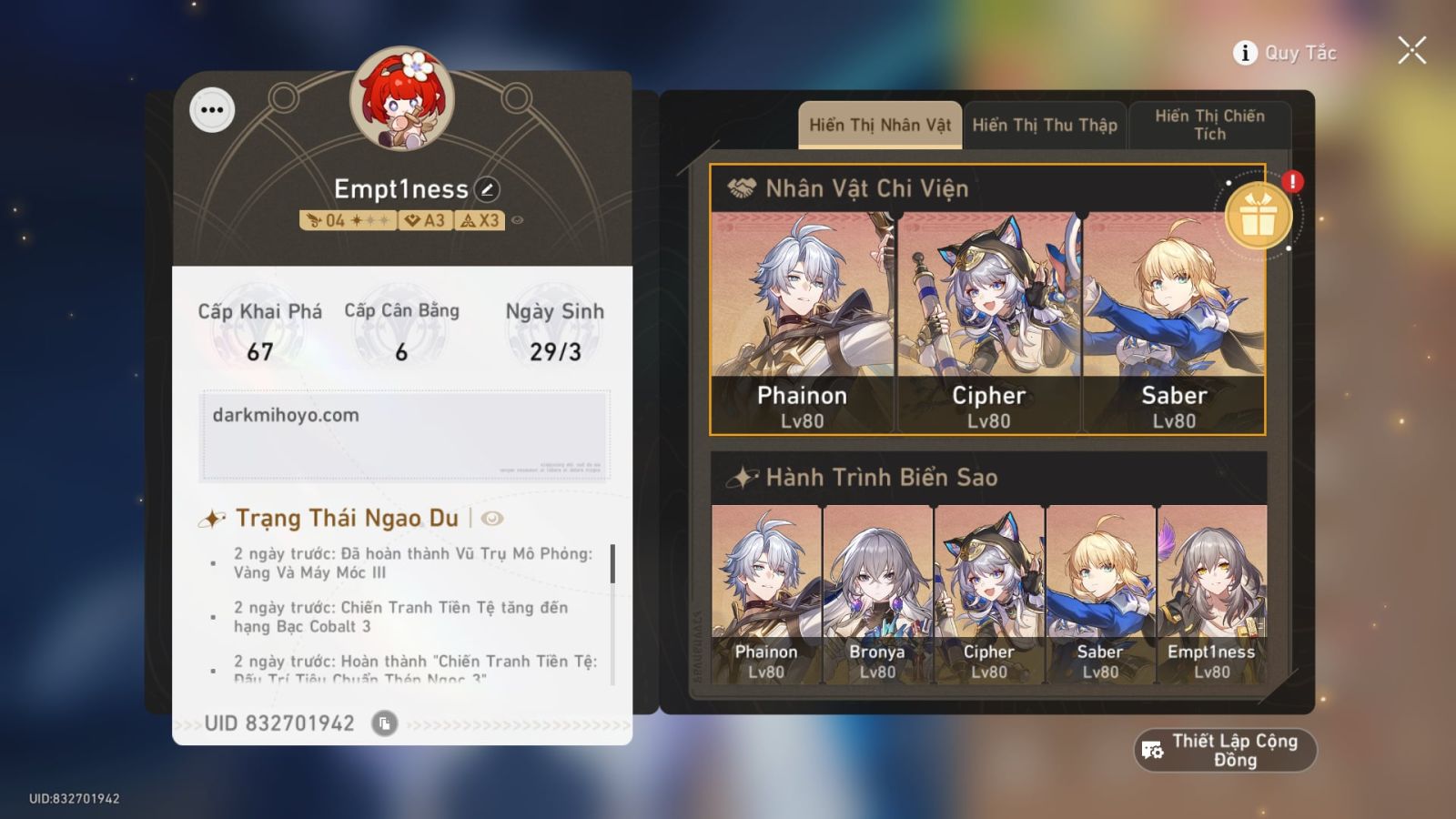Toggle visibility eye next to Trạng Thái Ngao Du
This screenshot has width=1456, height=819.
491,518
